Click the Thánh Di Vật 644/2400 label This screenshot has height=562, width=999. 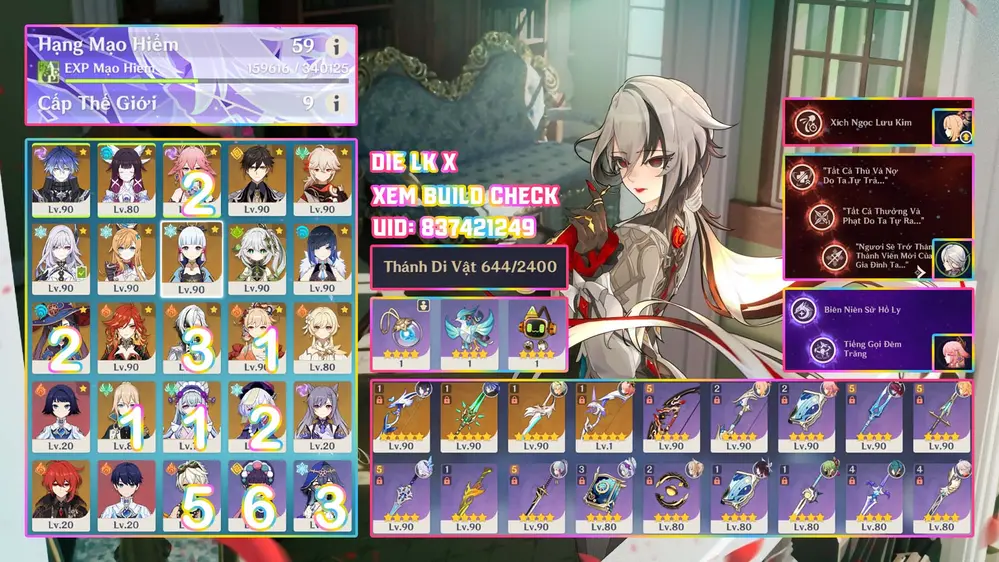(469, 267)
